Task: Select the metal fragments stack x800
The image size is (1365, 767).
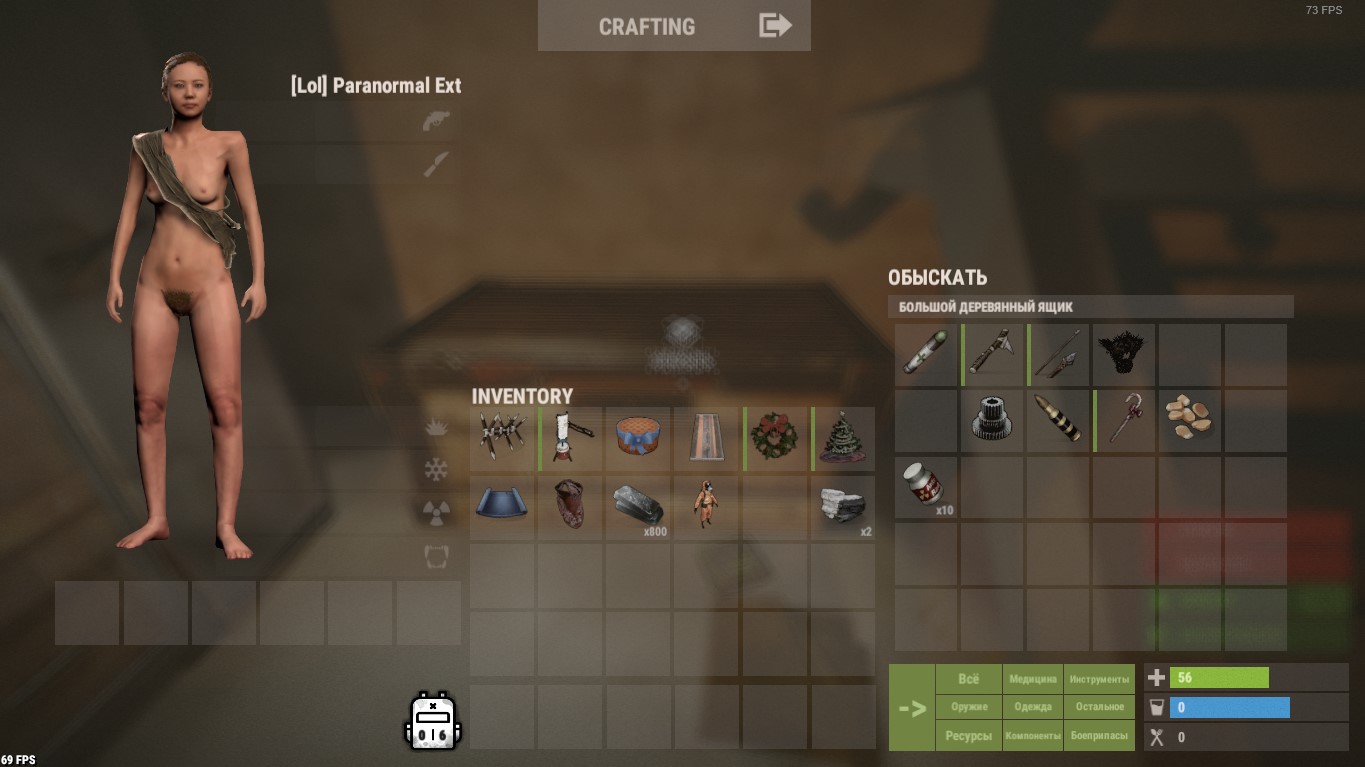Action: 637,506
